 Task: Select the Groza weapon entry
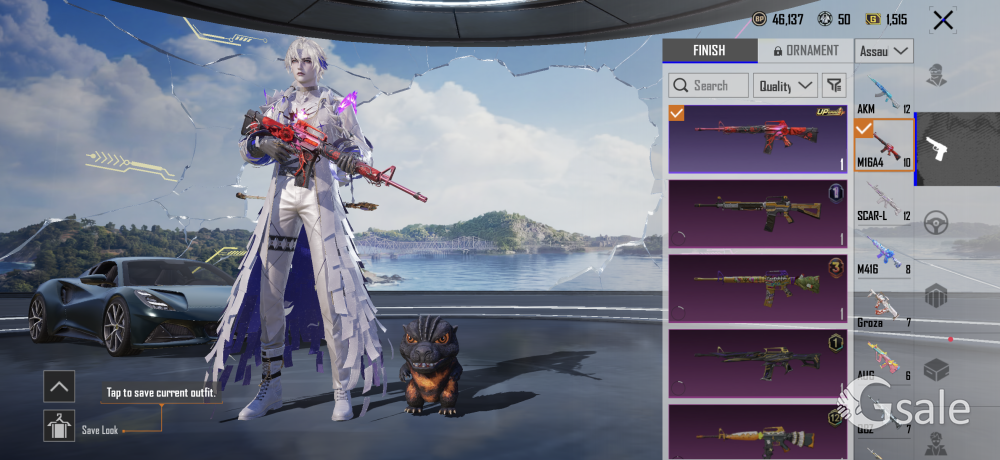pos(883,307)
